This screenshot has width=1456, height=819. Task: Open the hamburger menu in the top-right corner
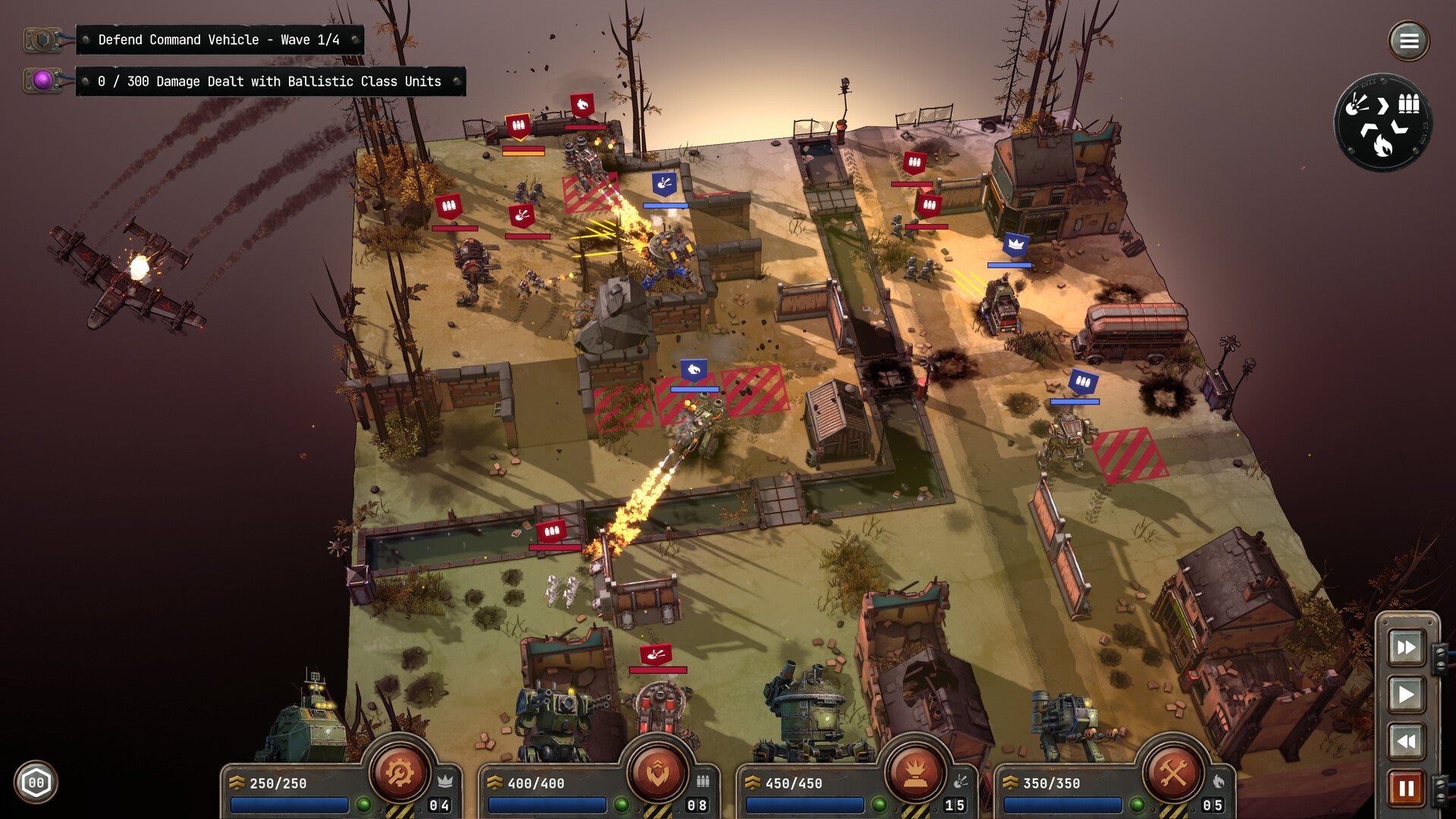(x=1409, y=40)
